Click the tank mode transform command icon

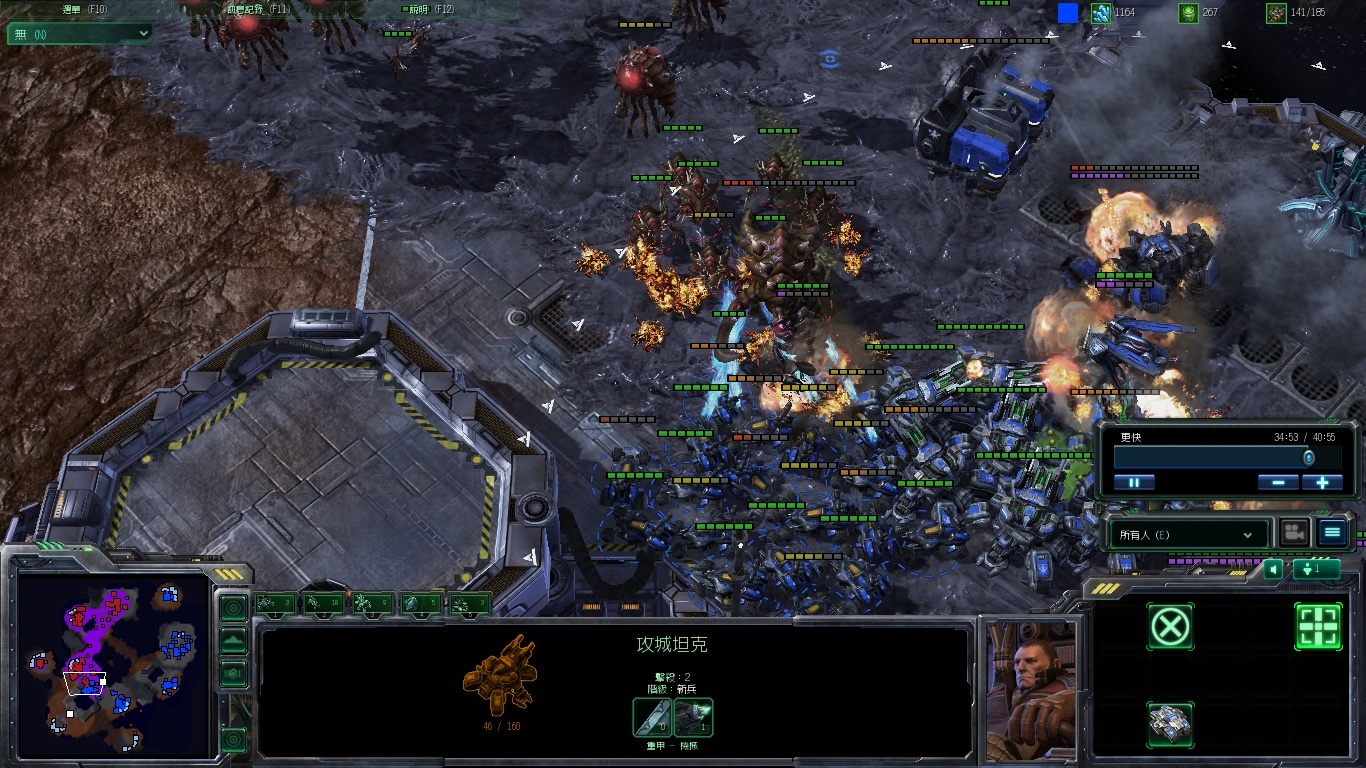pos(1169,724)
